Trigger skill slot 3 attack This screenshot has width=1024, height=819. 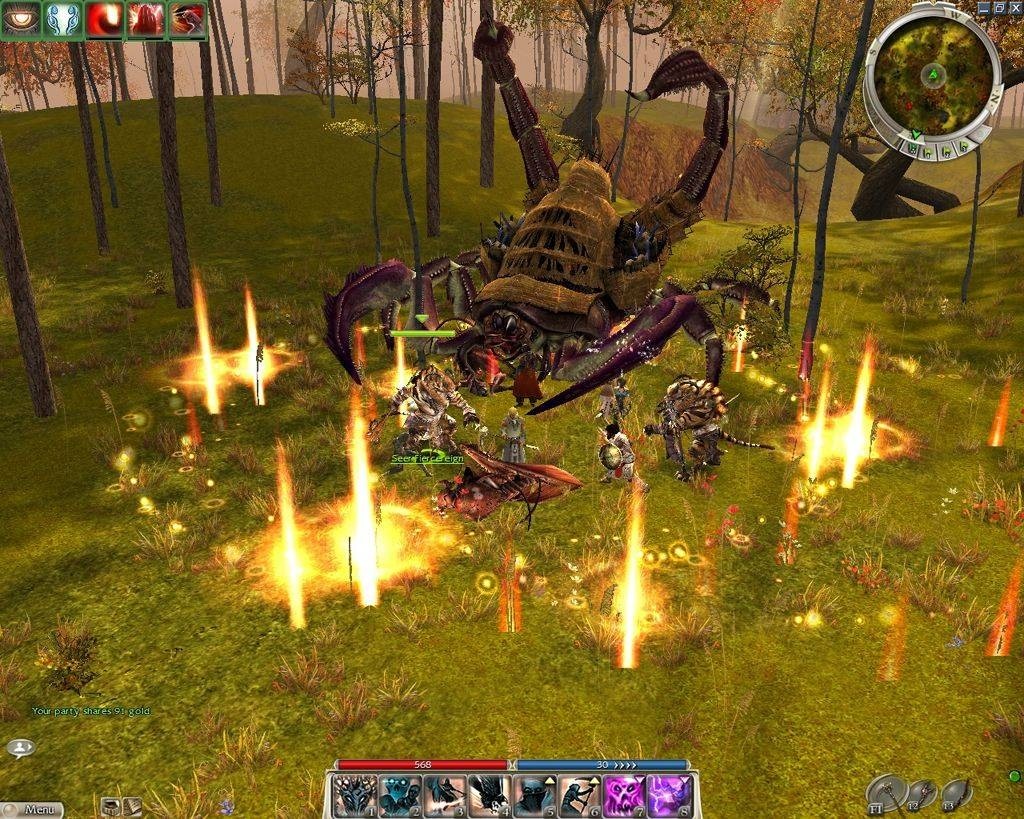[444, 796]
